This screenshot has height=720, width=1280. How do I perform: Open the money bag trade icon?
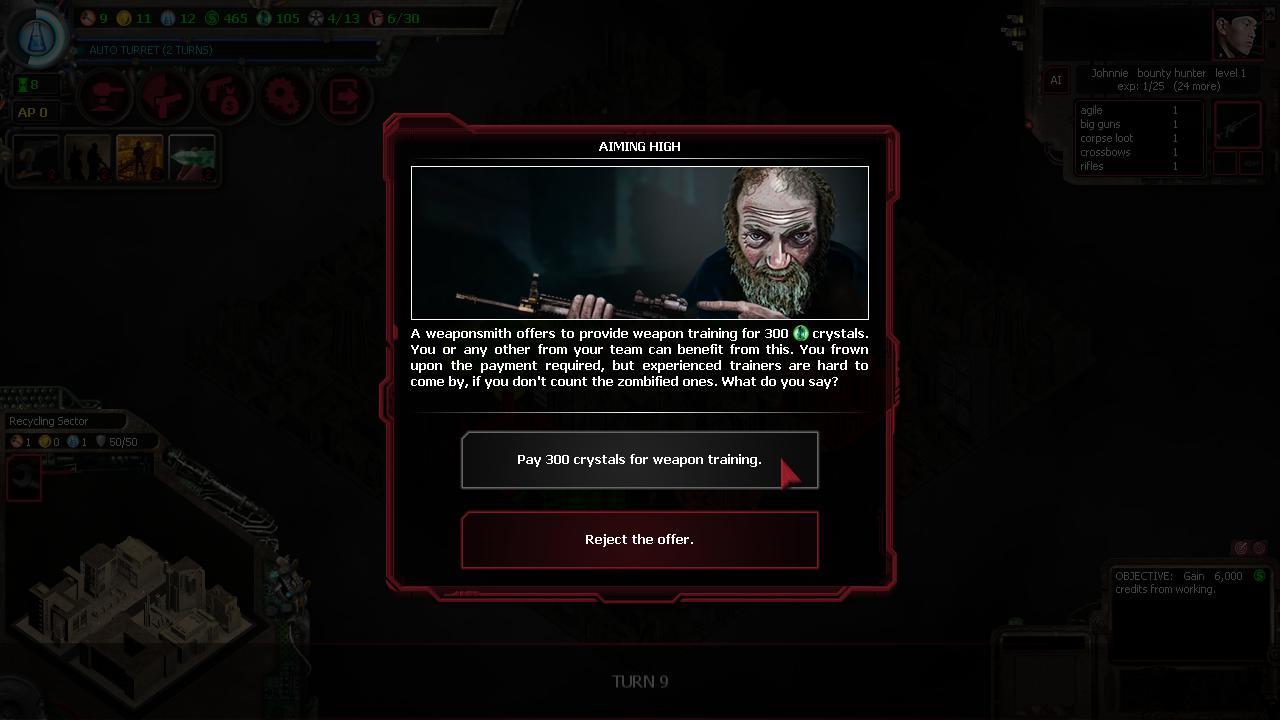[225, 97]
